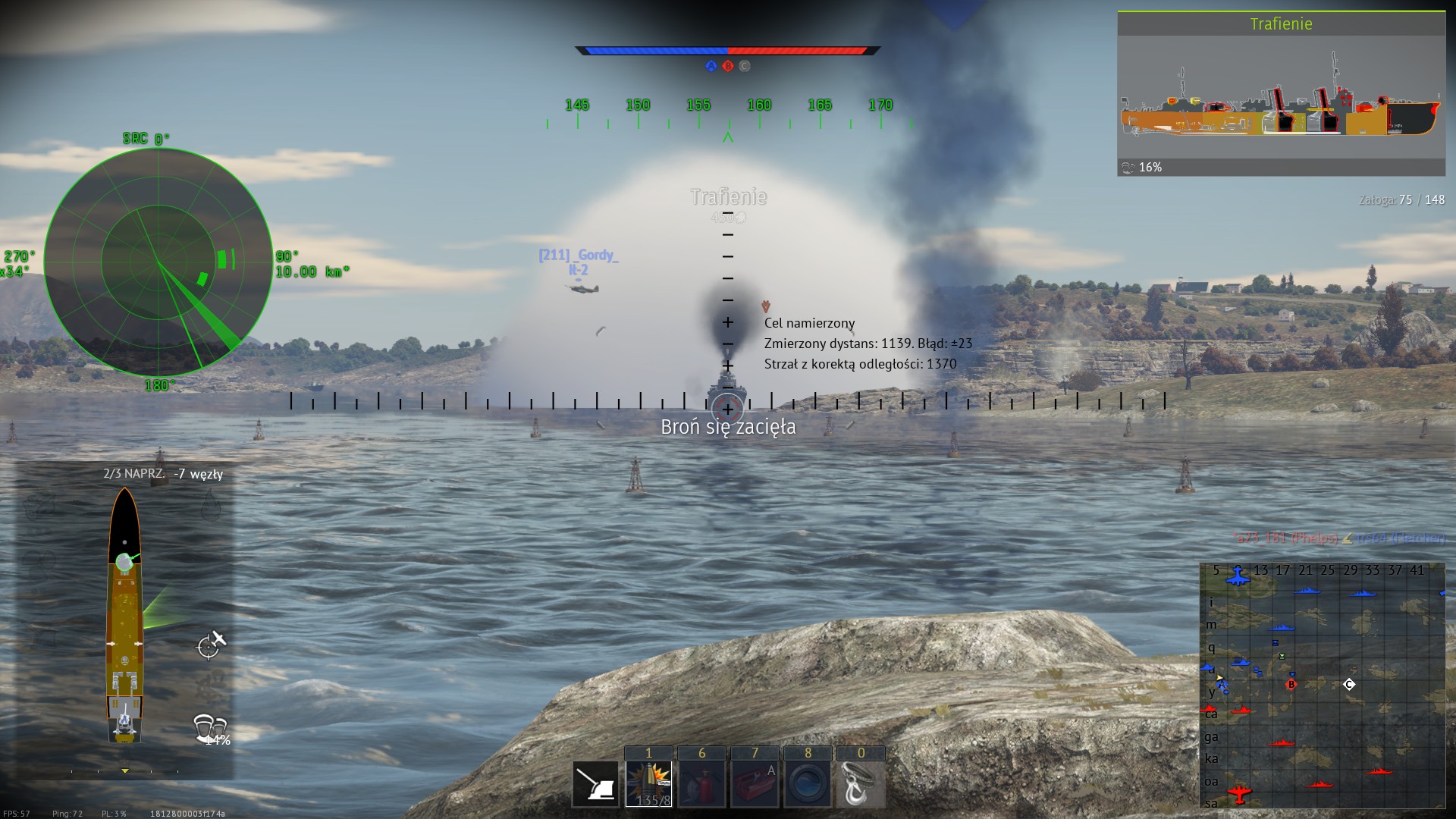Open the tactical minimap
This screenshot has height=819, width=1456.
tap(1322, 685)
